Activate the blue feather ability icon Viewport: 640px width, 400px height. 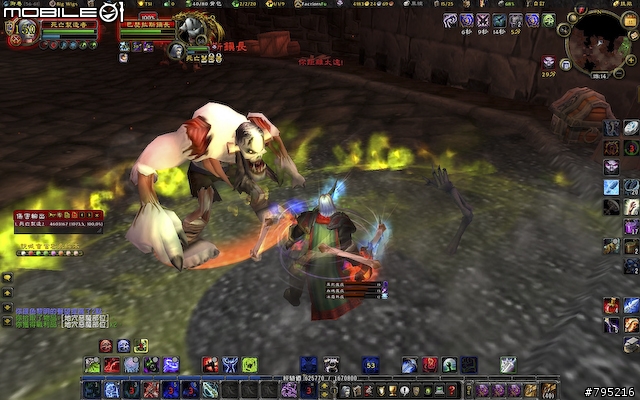pyautogui.click(x=610, y=188)
